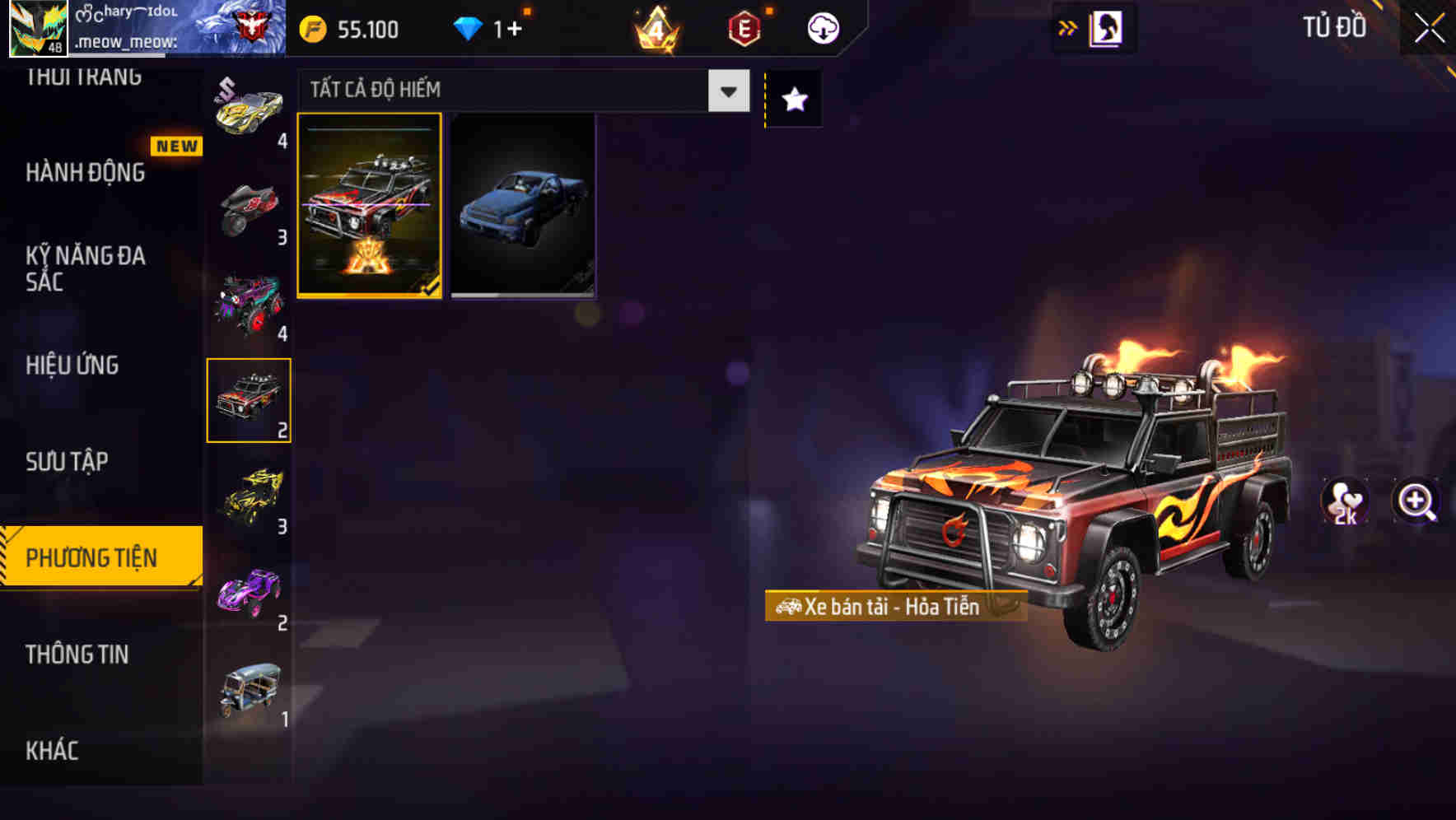Click the diamond currency icon
This screenshot has width=1456, height=820.
(x=469, y=27)
